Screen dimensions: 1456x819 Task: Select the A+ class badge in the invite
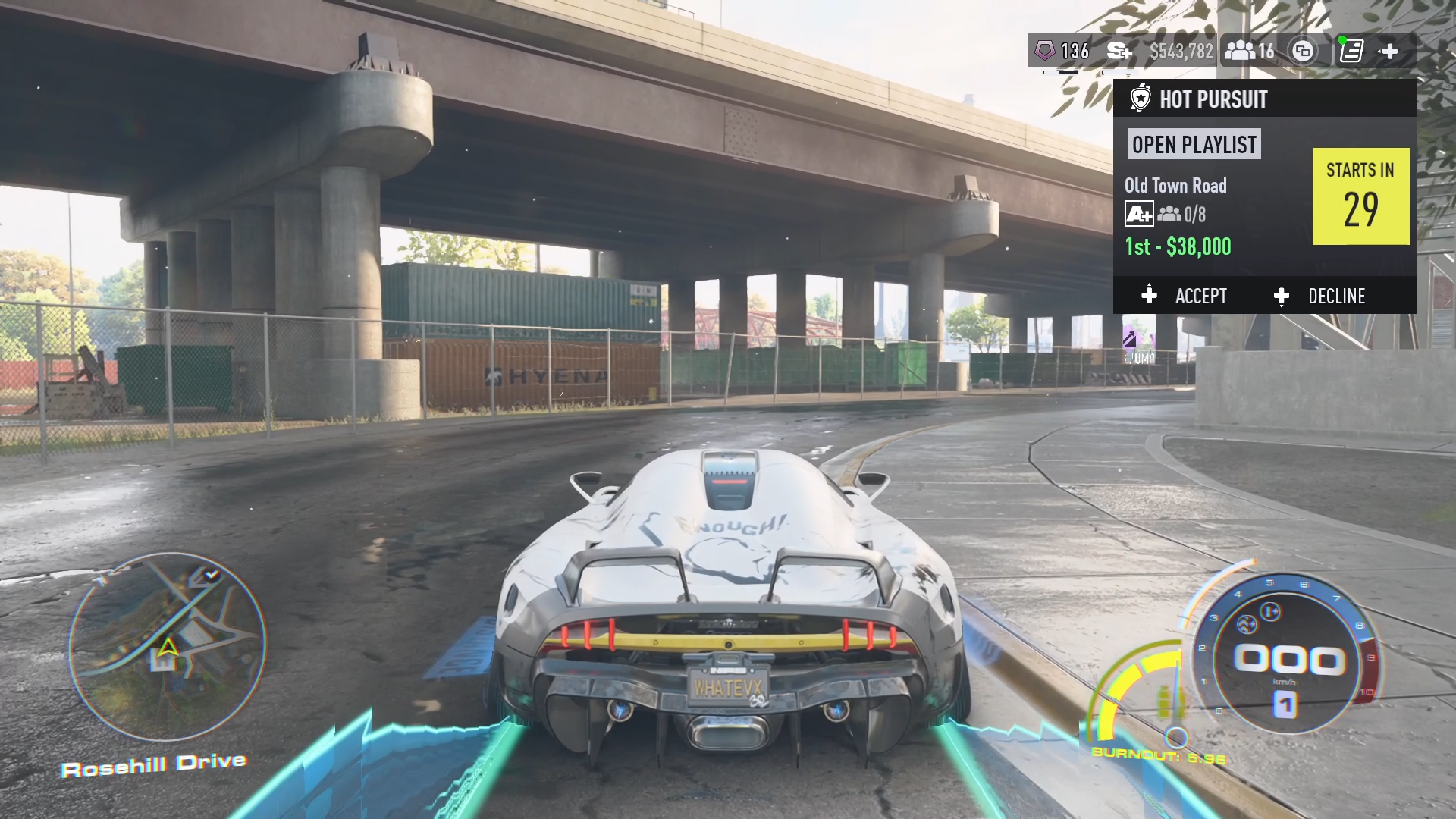coord(1138,215)
